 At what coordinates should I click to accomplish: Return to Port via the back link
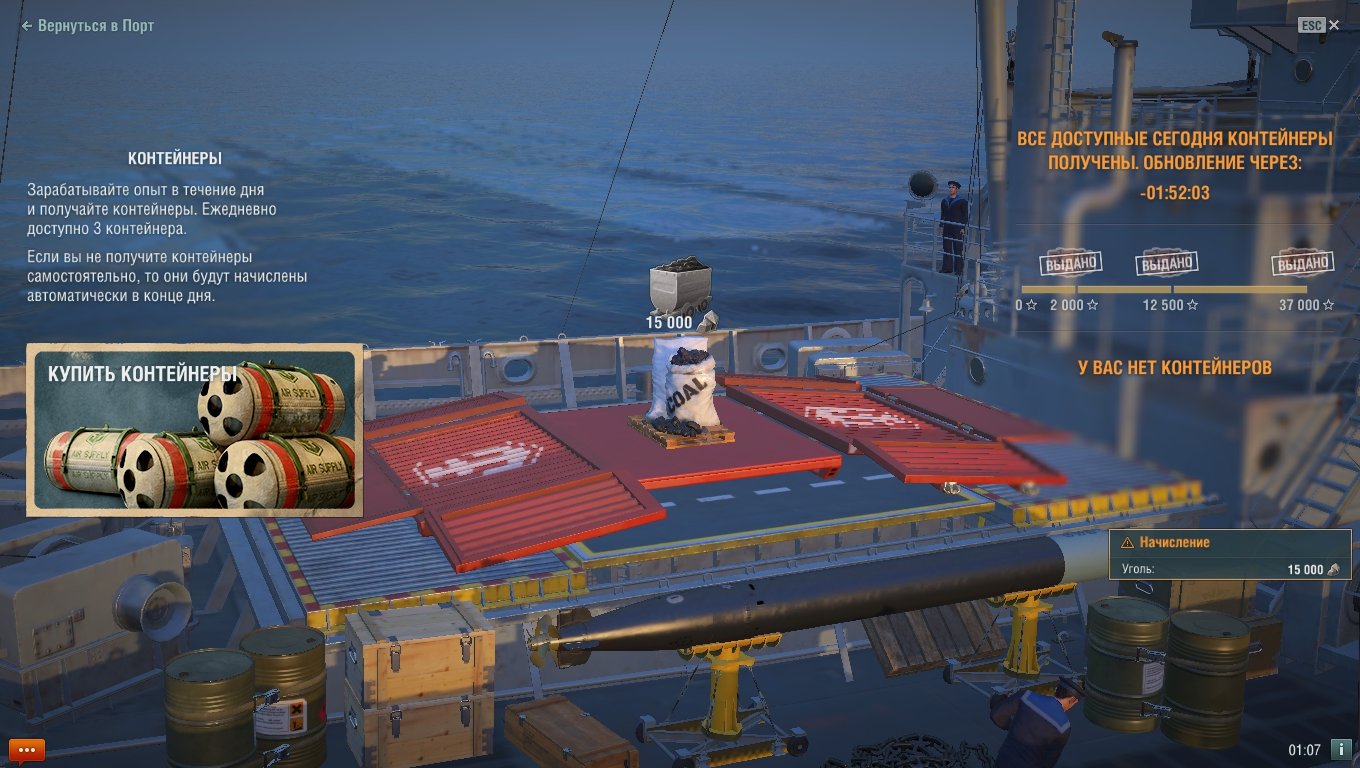[88, 26]
